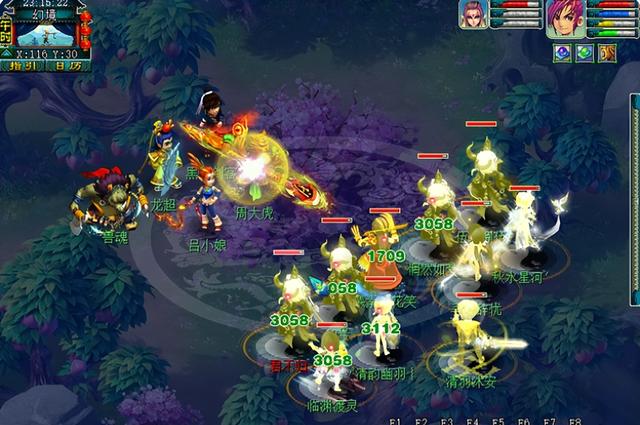Click the blue gem buff icon

563,52
